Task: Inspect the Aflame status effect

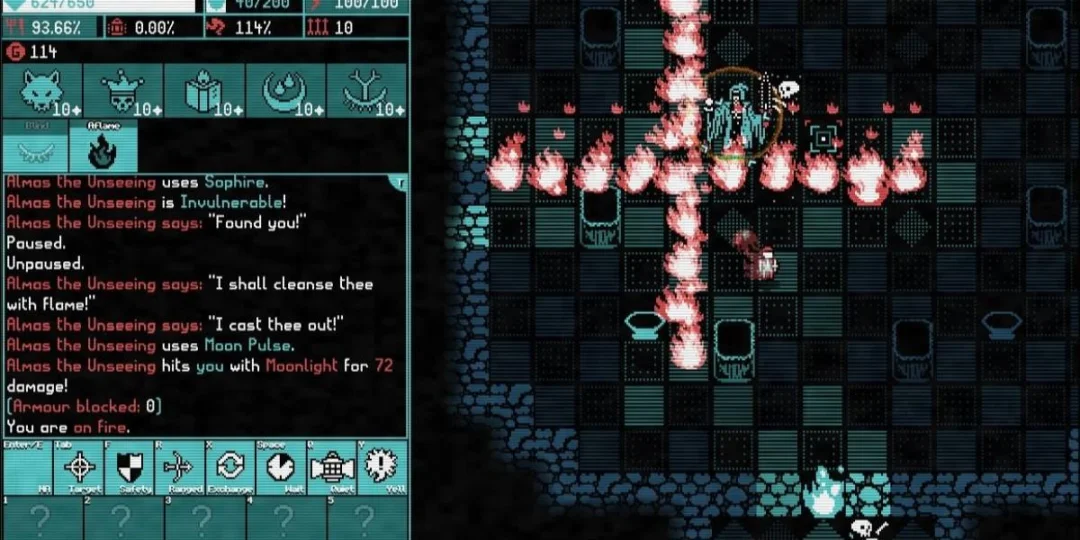Action: [101, 150]
